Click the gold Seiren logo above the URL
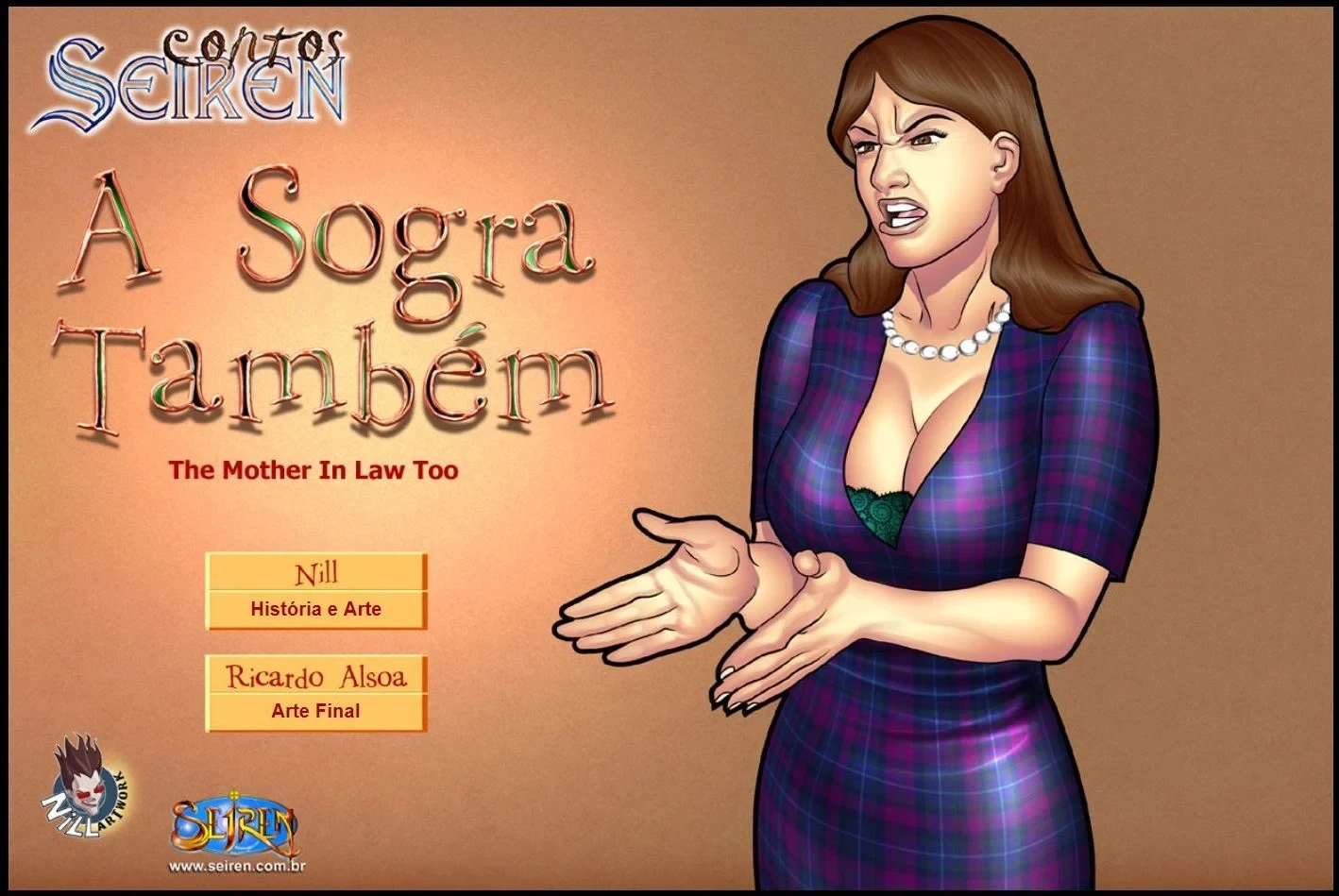 [235, 824]
